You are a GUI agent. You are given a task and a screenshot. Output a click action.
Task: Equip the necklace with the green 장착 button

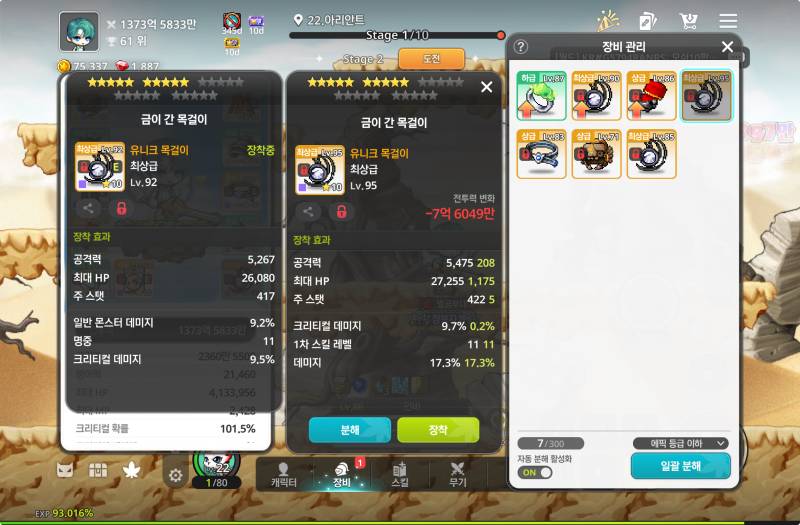438,430
